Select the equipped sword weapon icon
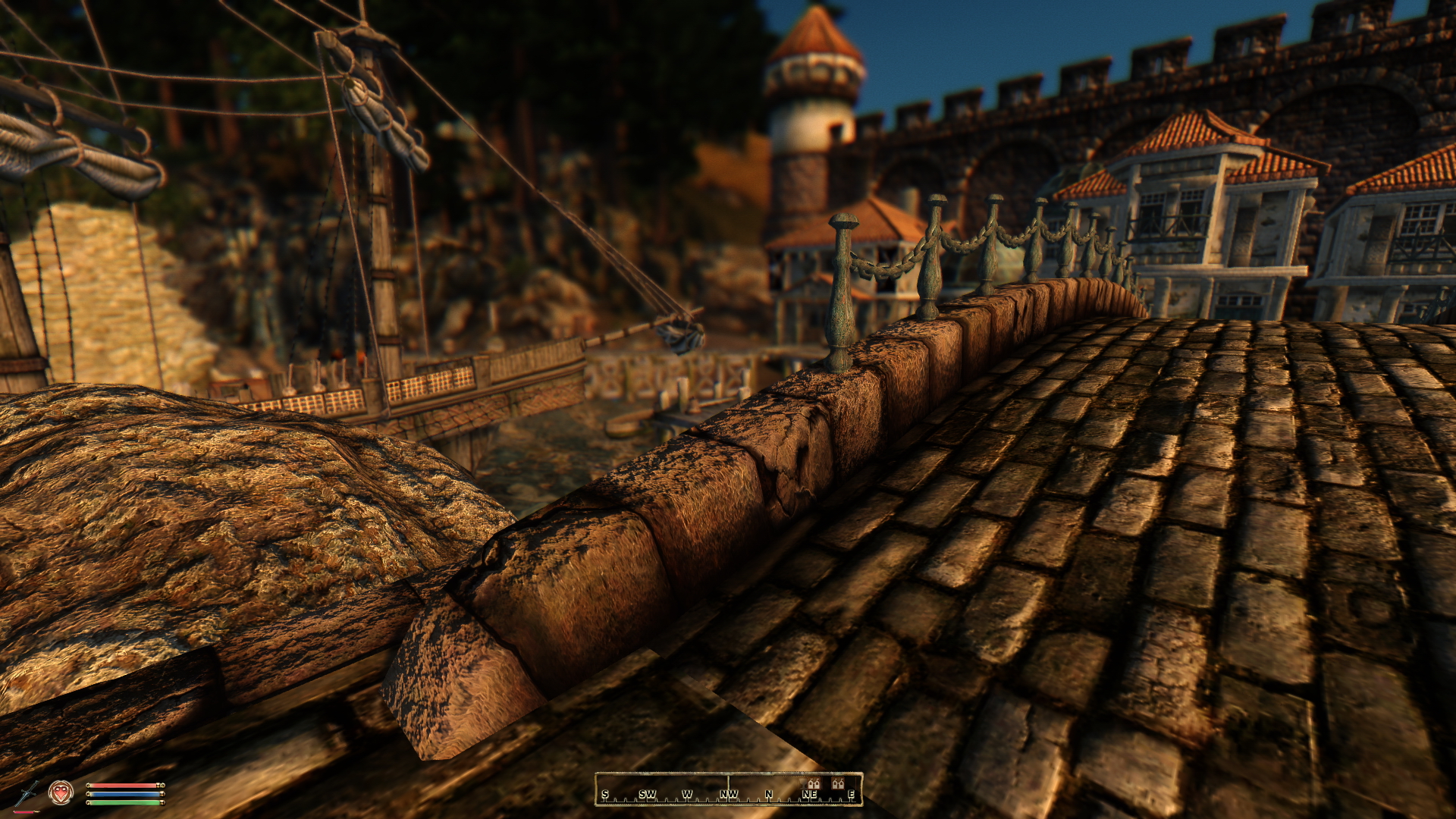 (27, 794)
